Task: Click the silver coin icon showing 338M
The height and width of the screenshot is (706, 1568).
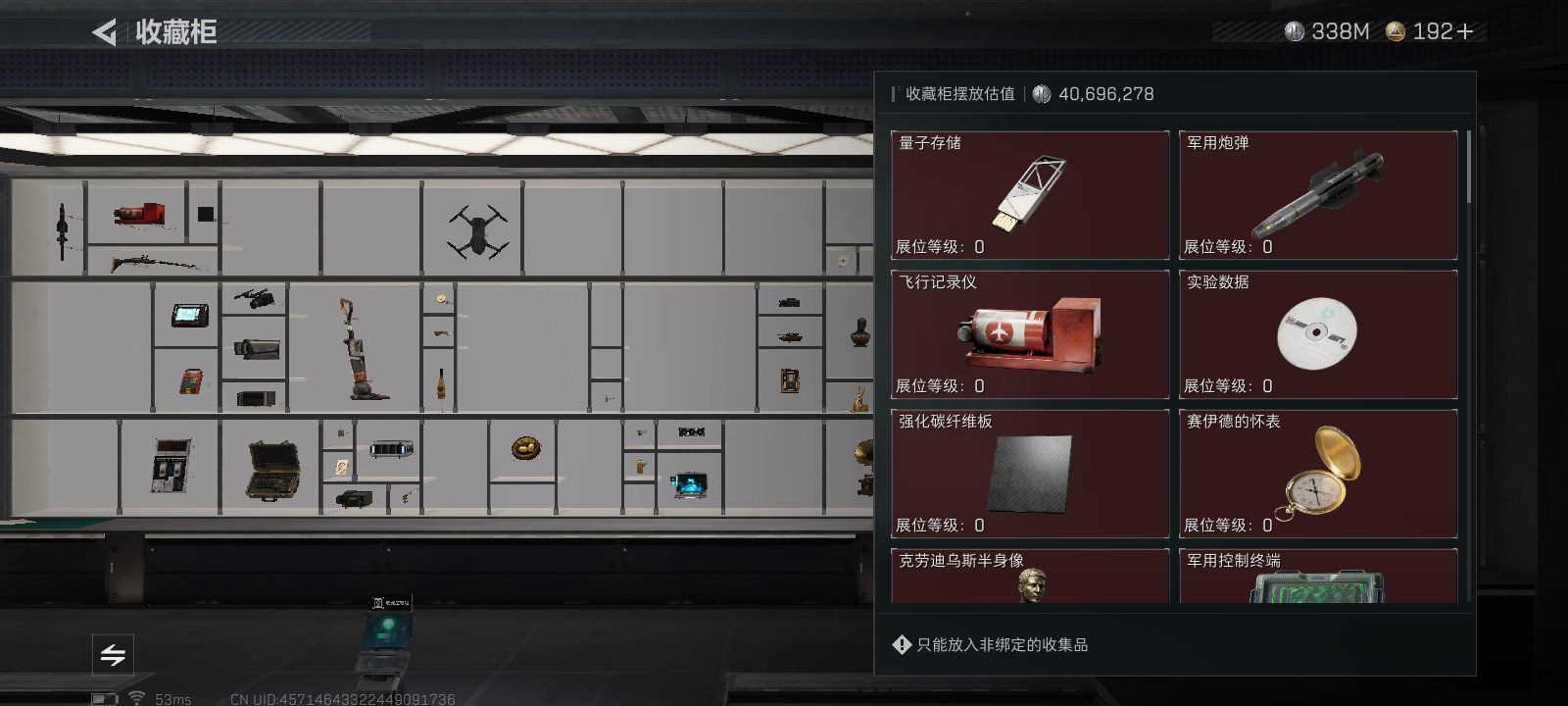Action: point(1296,30)
